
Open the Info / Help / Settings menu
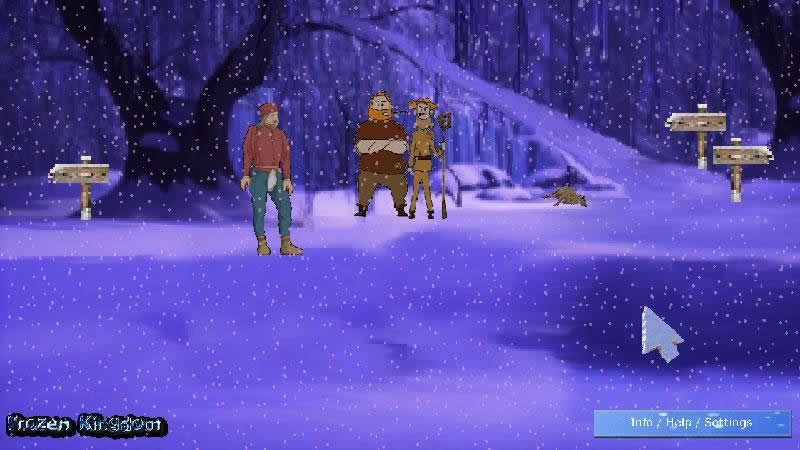pos(691,423)
